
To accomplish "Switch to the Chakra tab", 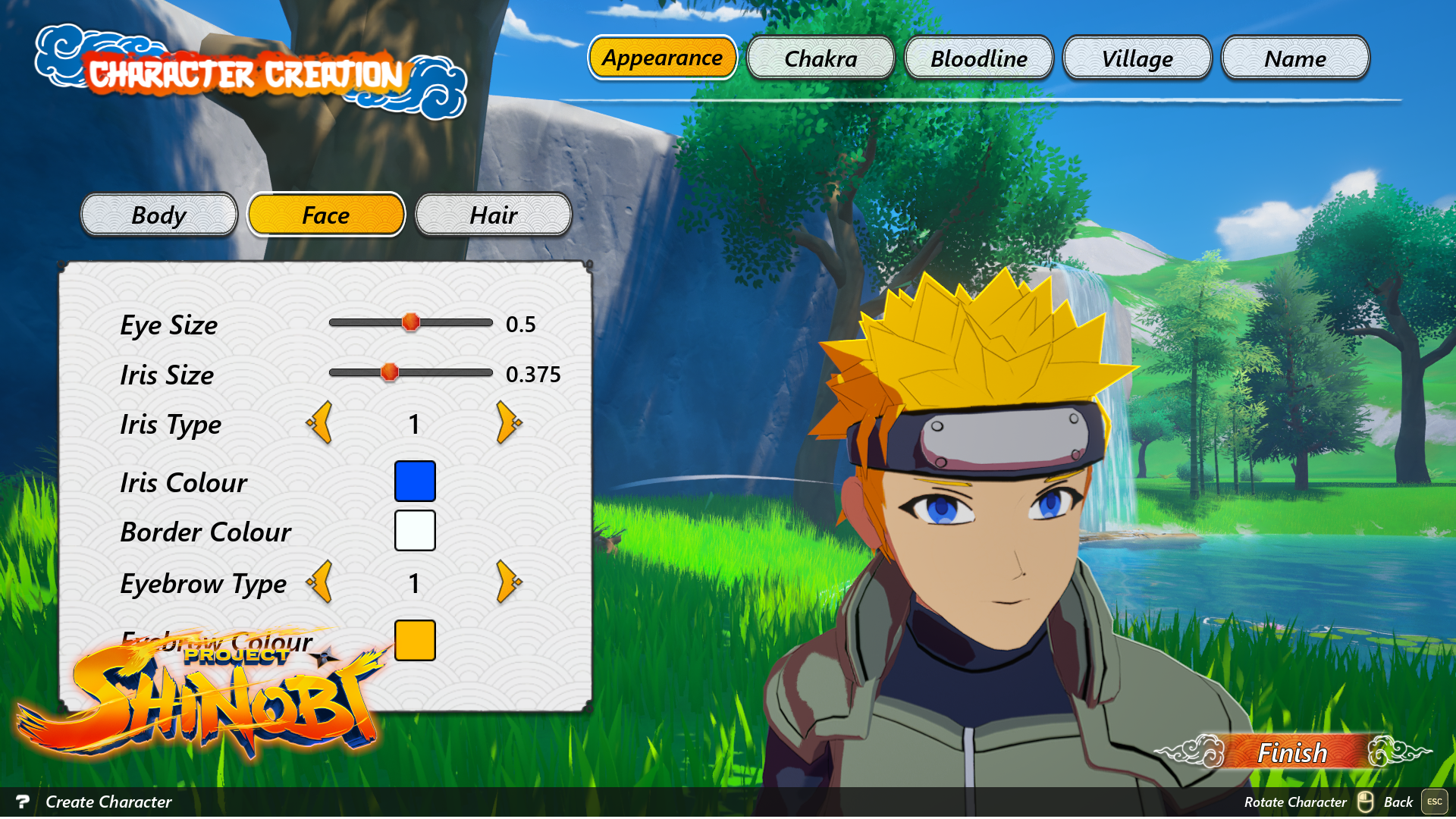I will point(821,58).
